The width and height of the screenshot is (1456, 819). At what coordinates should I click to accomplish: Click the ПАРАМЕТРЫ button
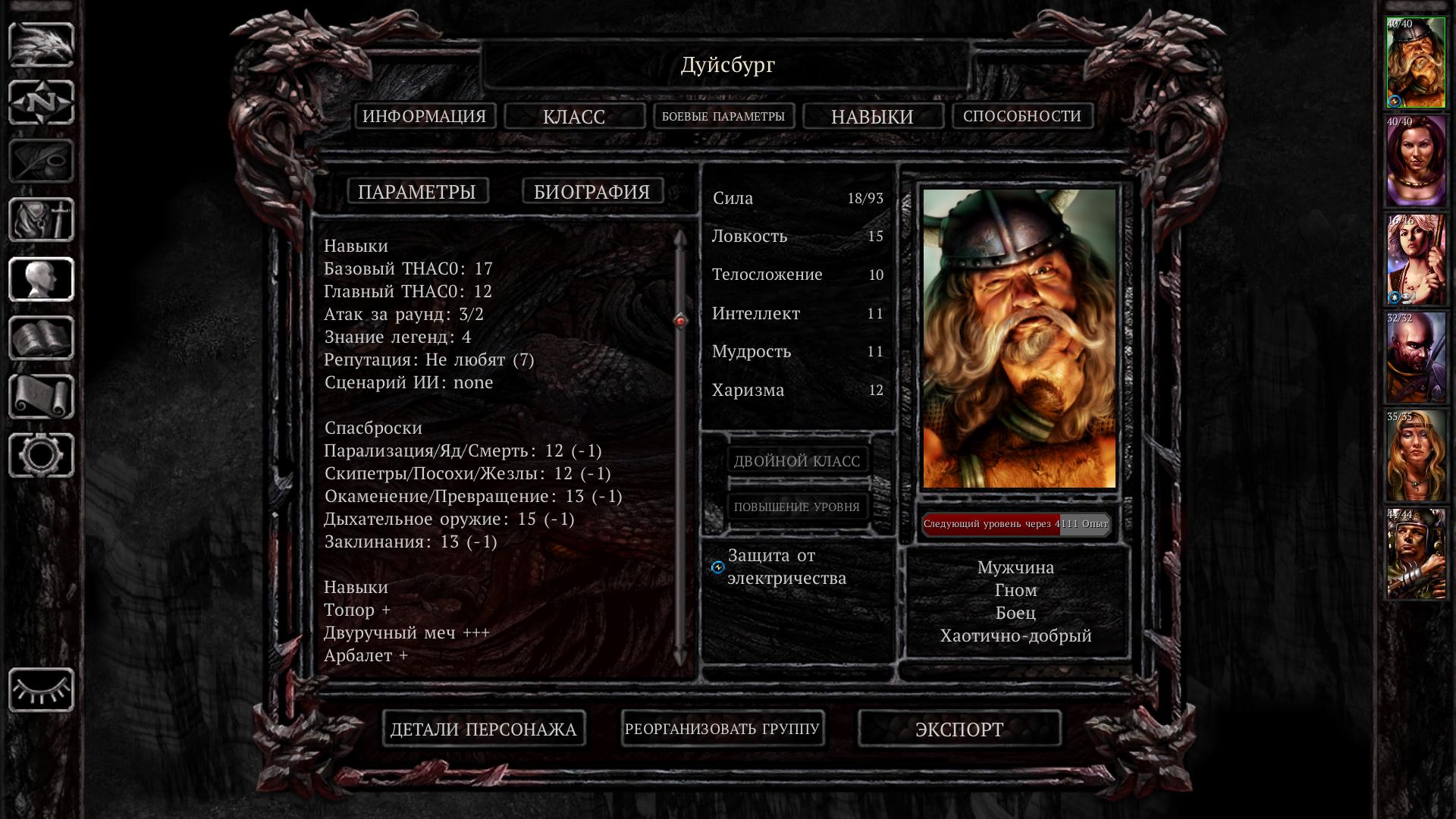[417, 191]
